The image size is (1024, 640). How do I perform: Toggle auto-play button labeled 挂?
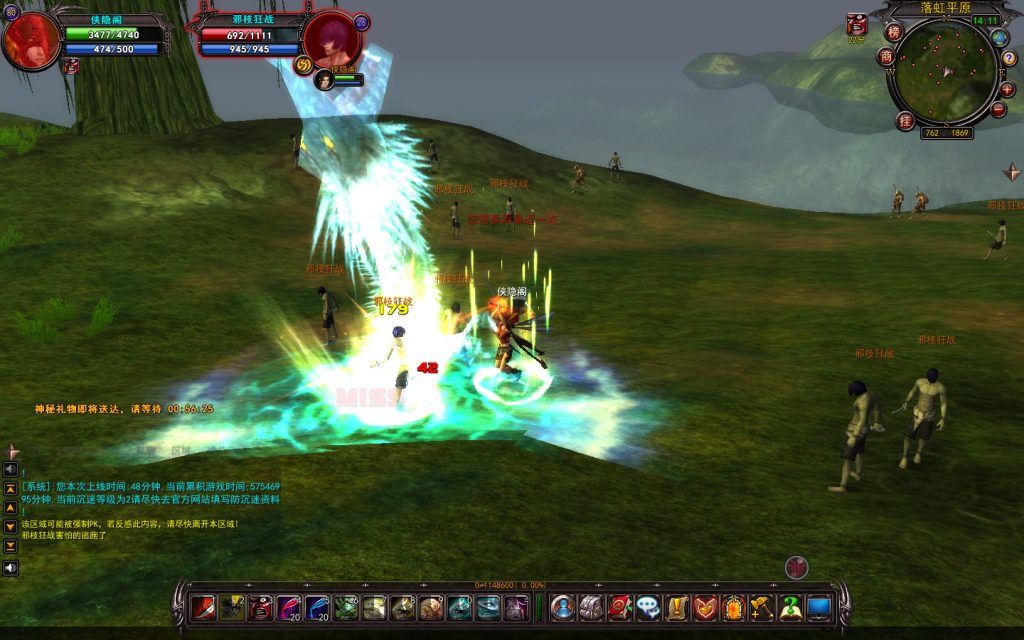[x=905, y=121]
